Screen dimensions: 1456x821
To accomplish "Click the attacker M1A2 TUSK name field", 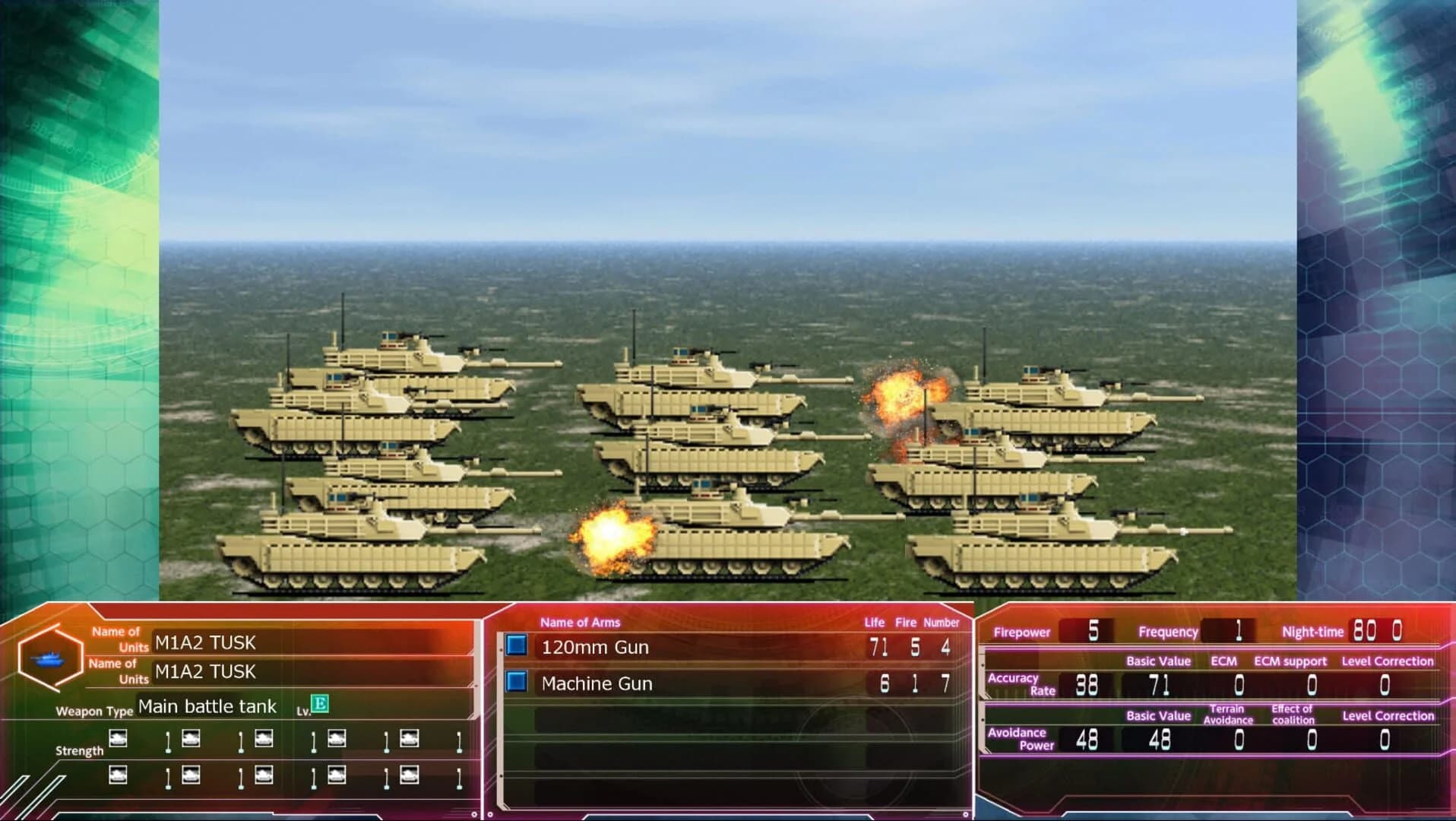I will (205, 642).
